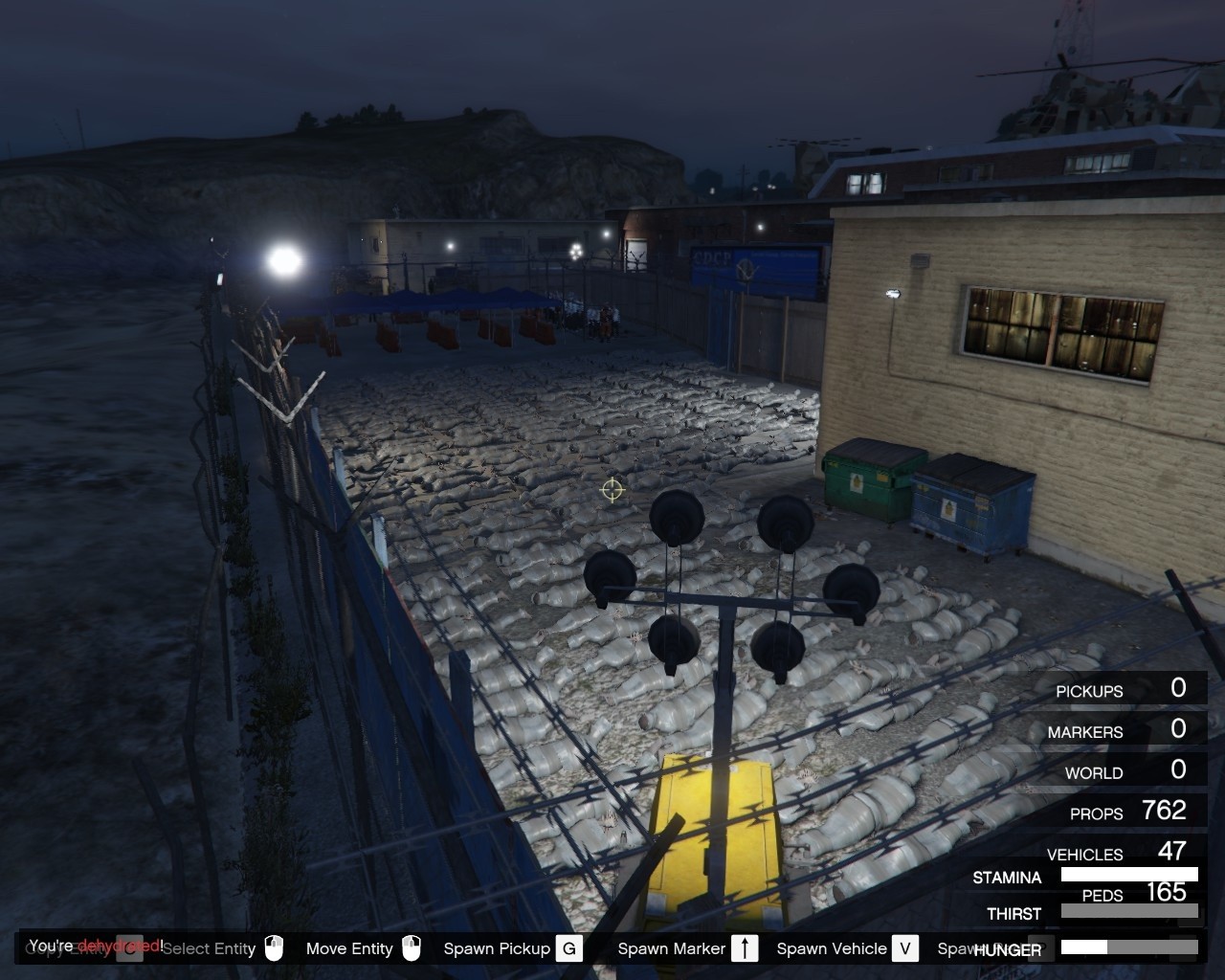
Task: Click the Move Entity mouse icon
Action: [411, 948]
